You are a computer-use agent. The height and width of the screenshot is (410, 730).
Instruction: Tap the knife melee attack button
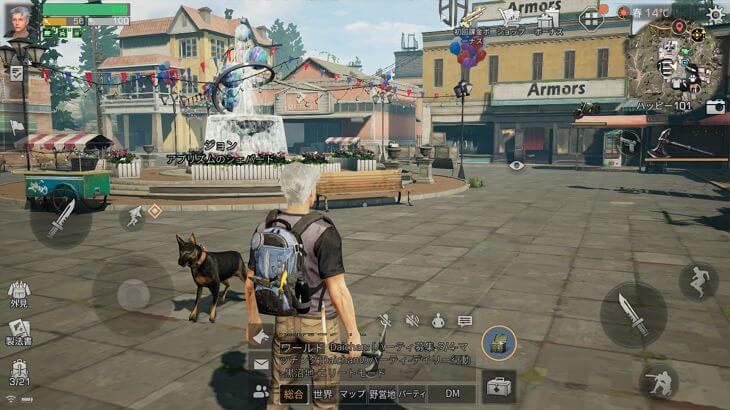click(633, 314)
